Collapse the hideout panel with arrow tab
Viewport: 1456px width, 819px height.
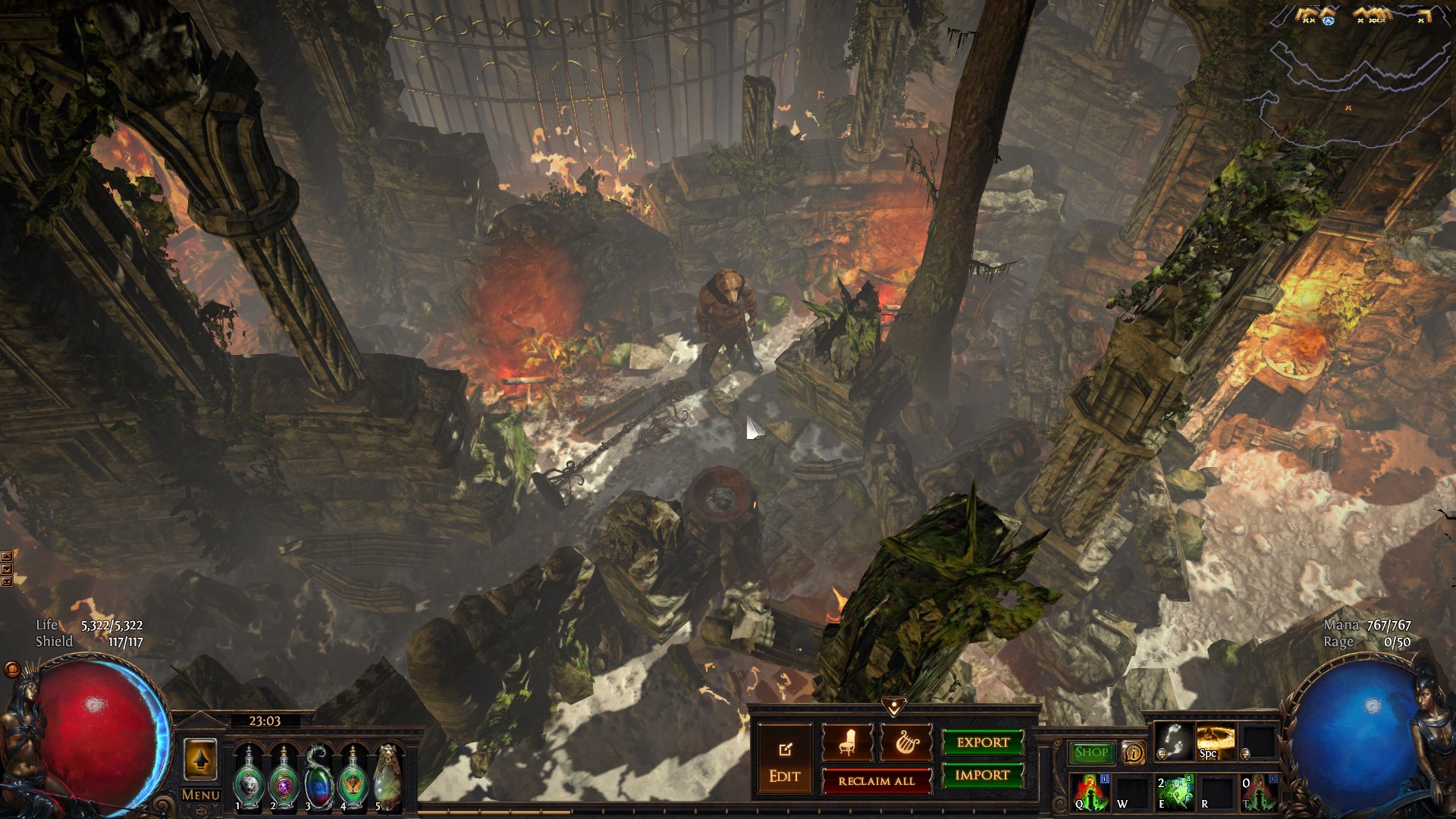pos(894,707)
